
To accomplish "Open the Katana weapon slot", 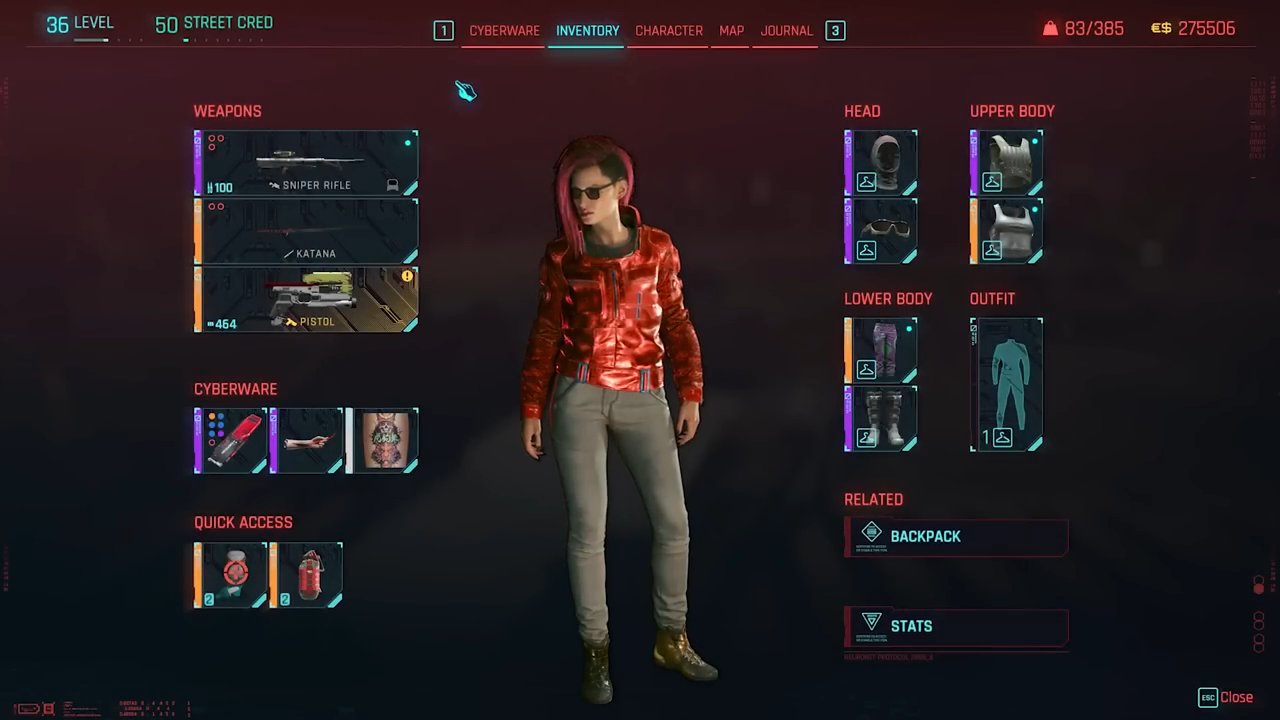I will (305, 231).
